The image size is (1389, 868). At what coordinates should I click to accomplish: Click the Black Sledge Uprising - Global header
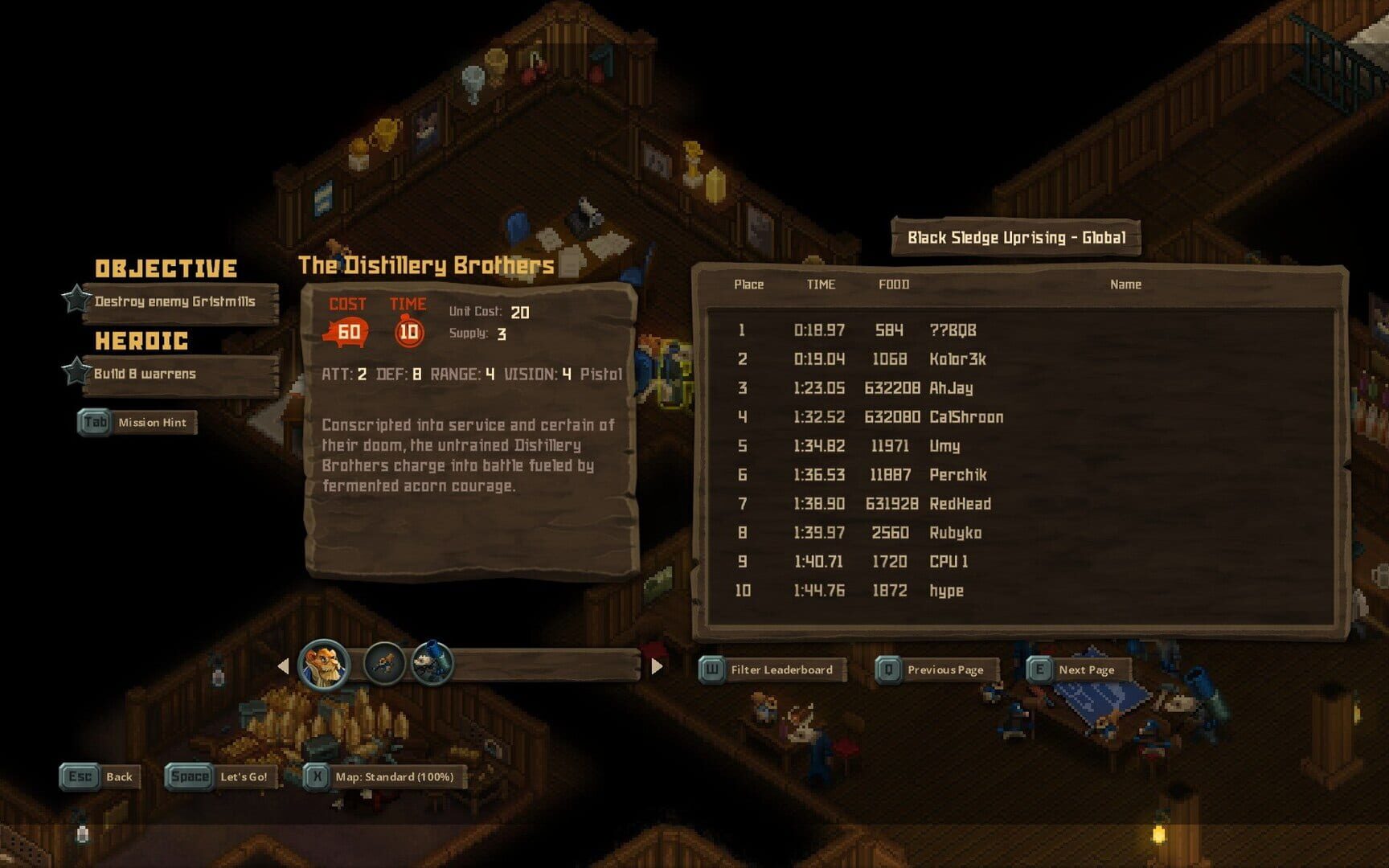(1016, 237)
